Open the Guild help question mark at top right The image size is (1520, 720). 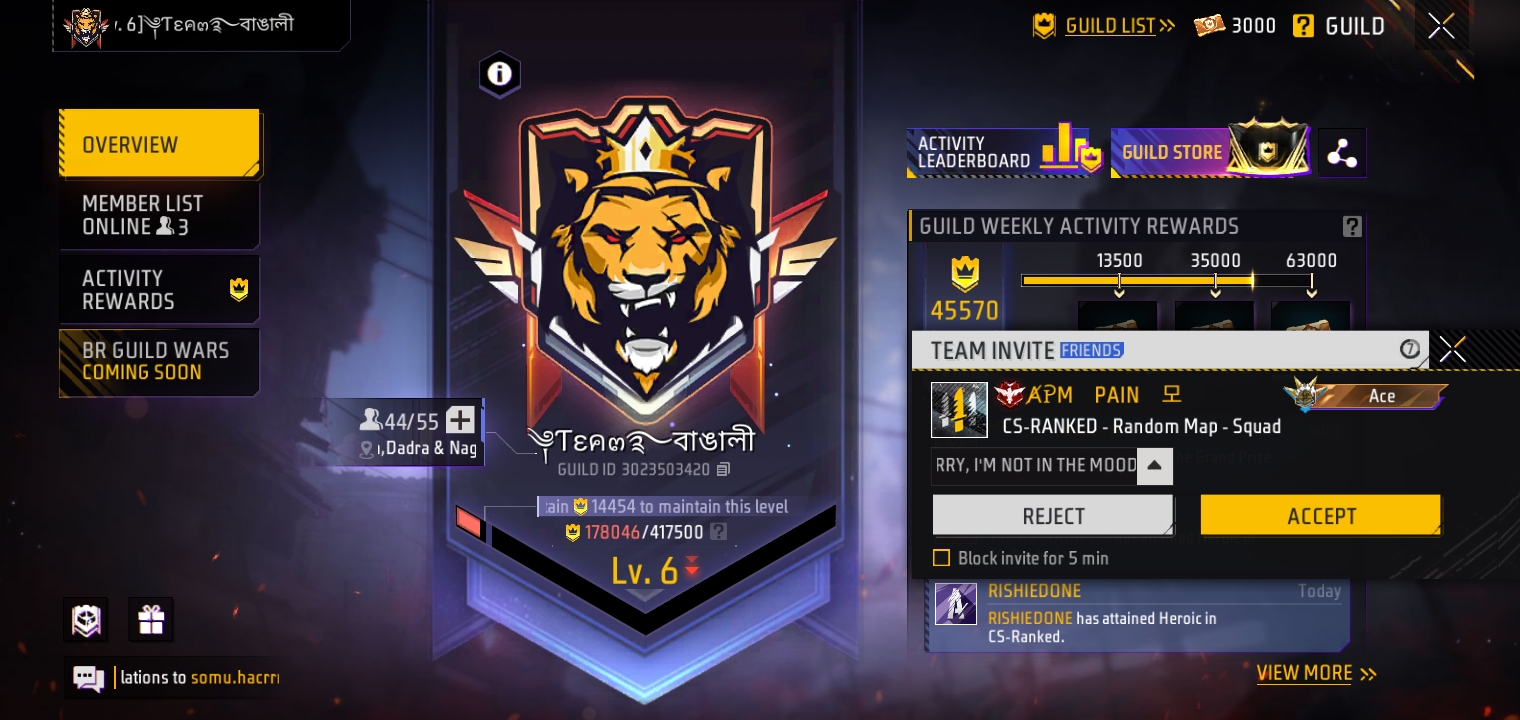(1304, 25)
